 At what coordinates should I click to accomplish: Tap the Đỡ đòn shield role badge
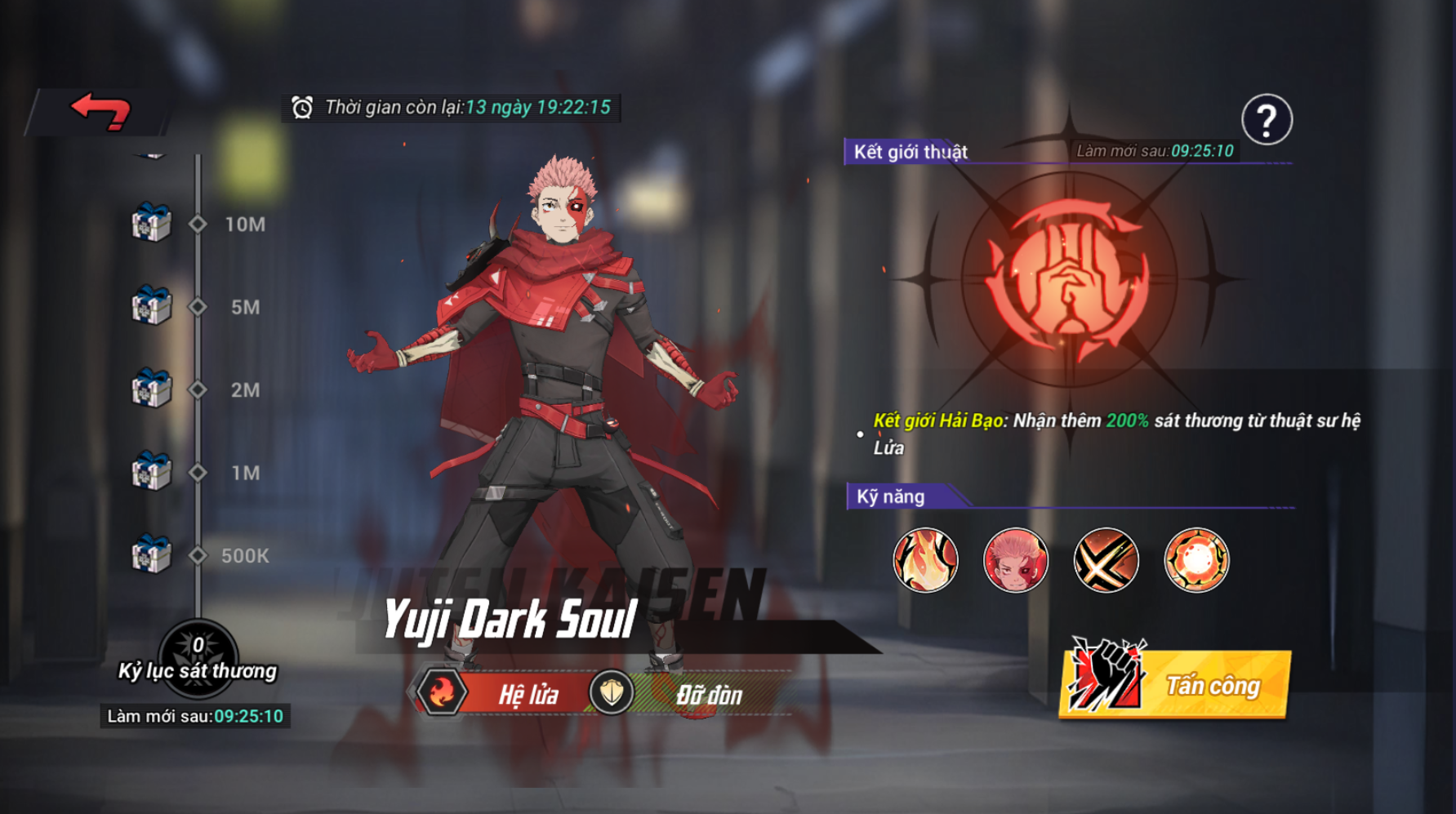coord(611,693)
